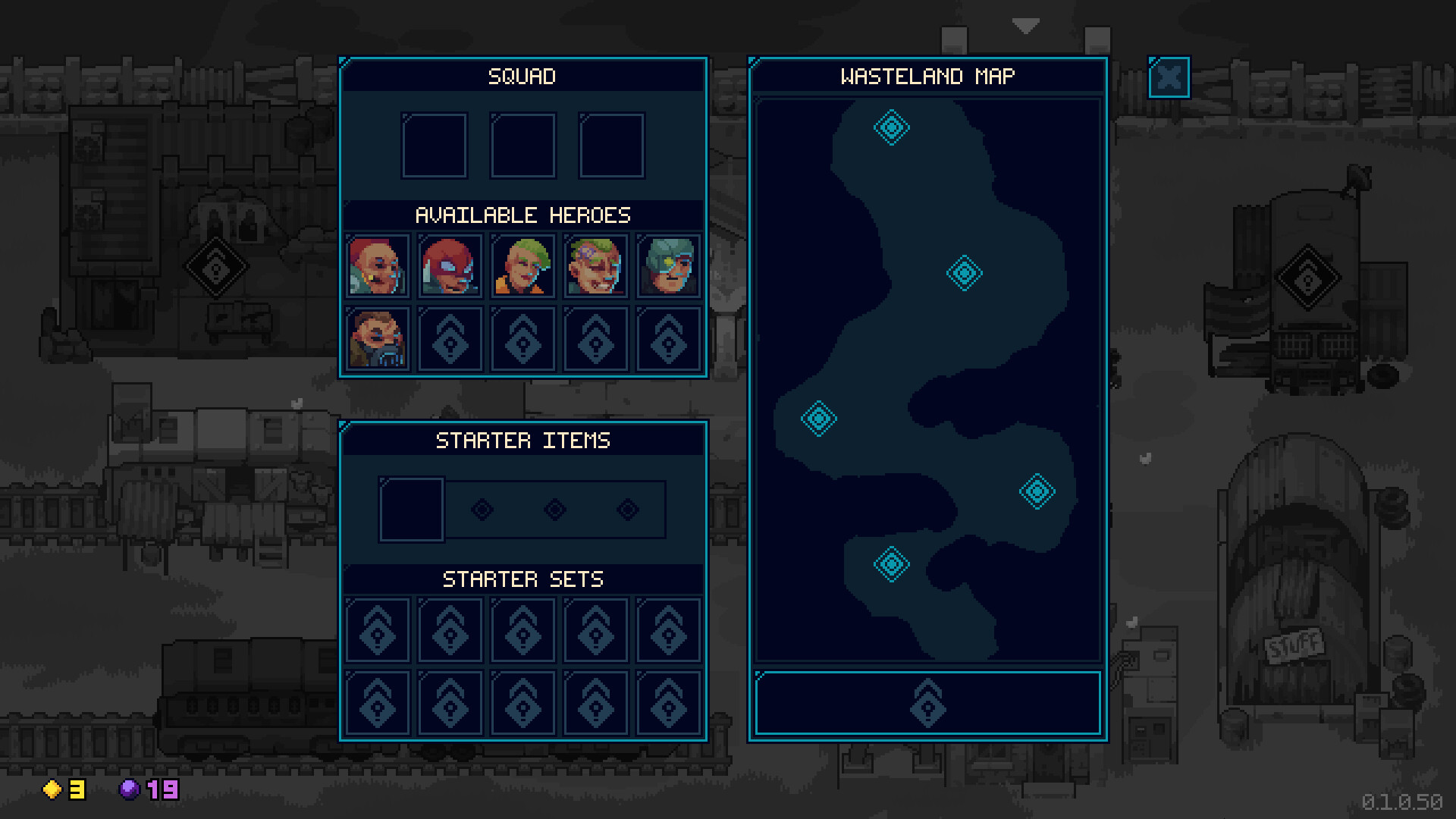Close the squad selection screen
This screenshot has width=1456, height=819.
tap(1169, 77)
